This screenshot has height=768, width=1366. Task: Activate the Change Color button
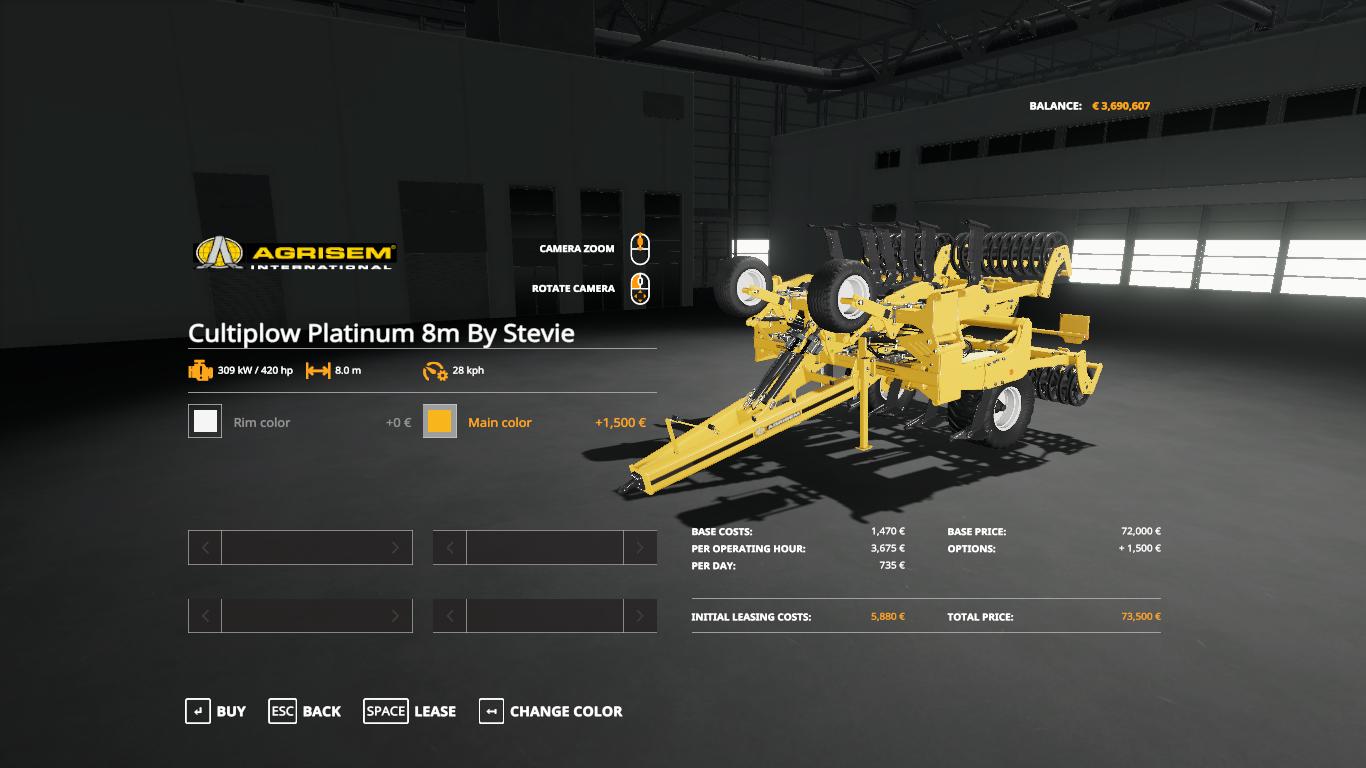click(x=551, y=711)
